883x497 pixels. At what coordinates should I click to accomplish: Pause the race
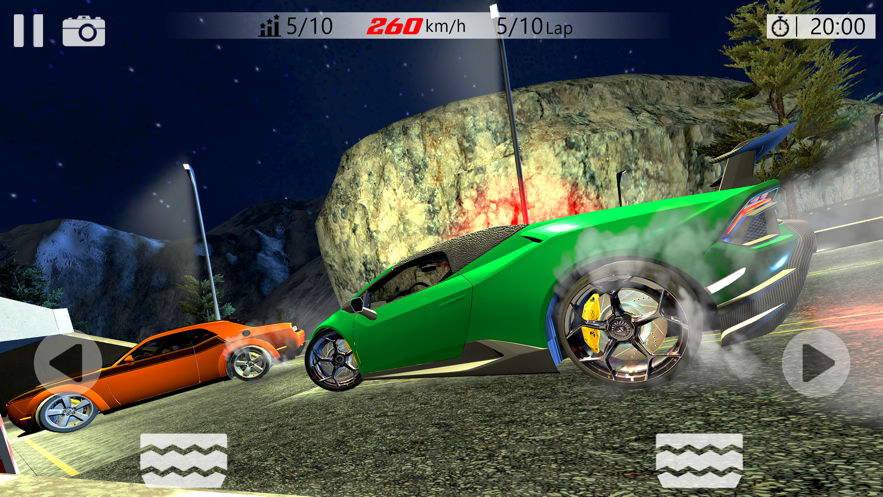tap(28, 30)
